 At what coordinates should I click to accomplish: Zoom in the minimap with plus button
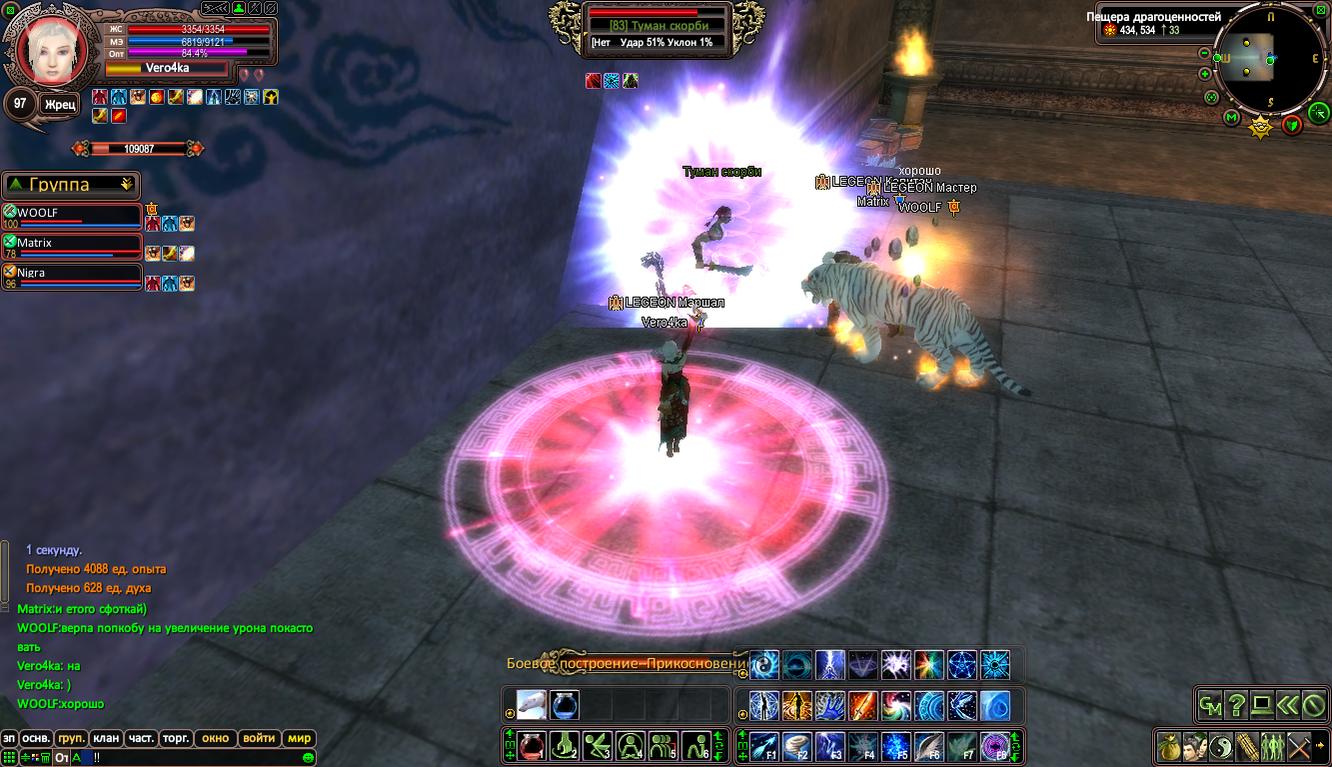(1204, 73)
